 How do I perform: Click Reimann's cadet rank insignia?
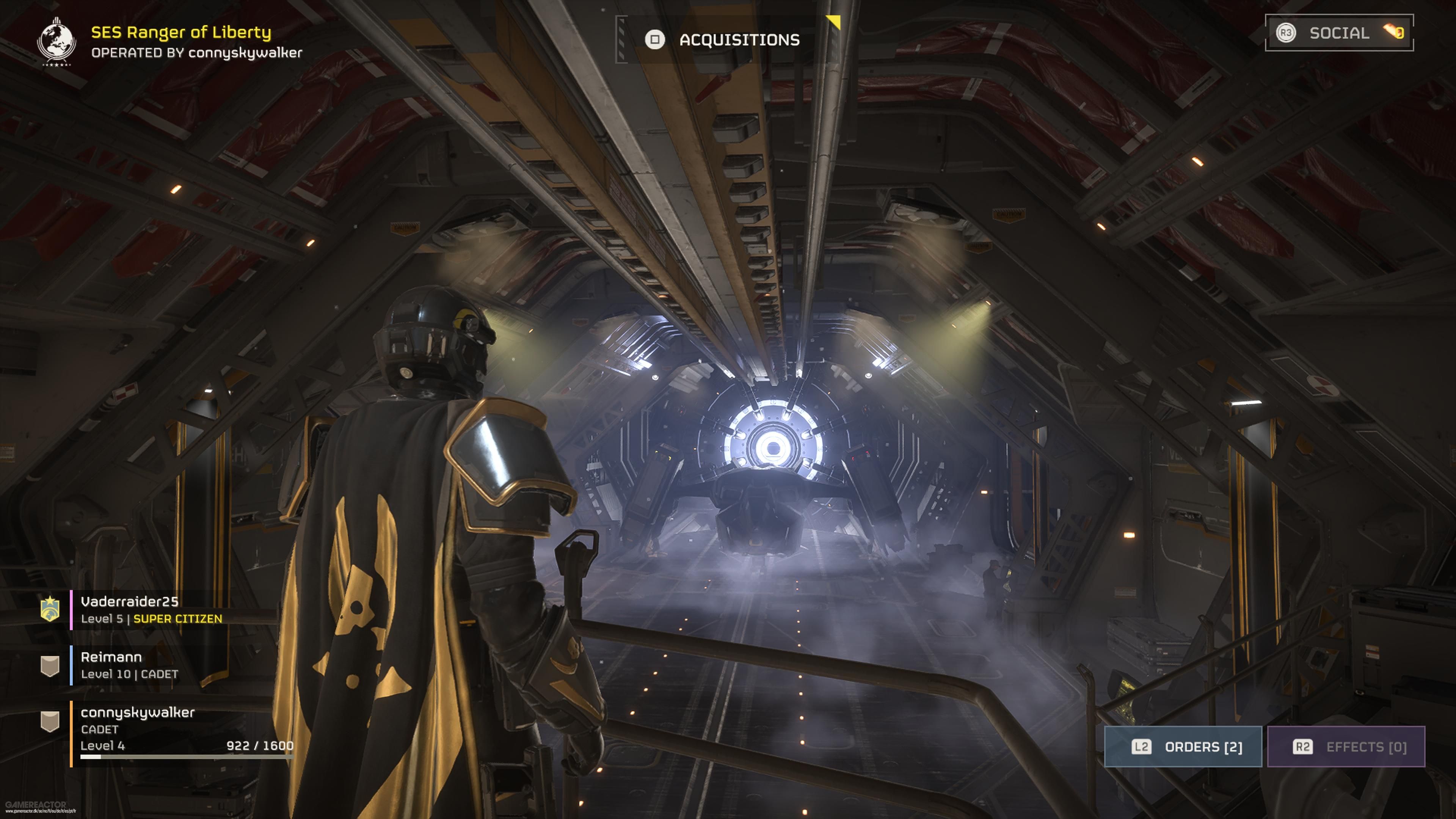tap(50, 665)
